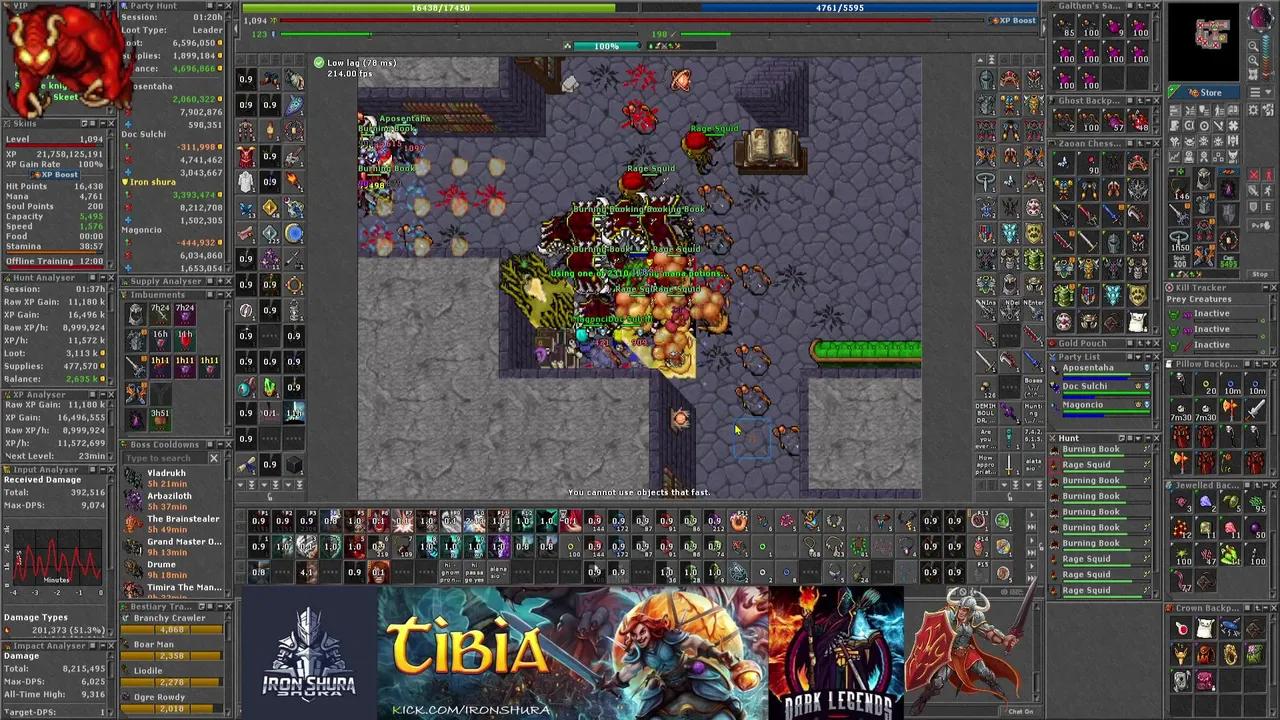Toggle the Chat On button at bottom right
1280x720 pixels.
click(x=1022, y=711)
